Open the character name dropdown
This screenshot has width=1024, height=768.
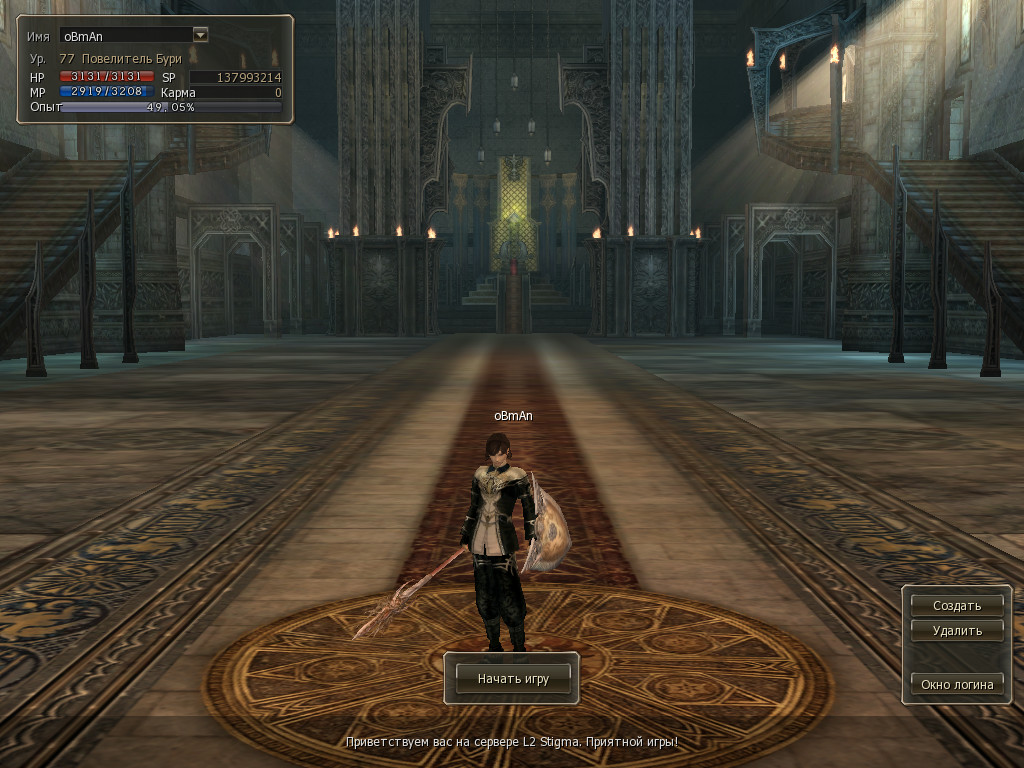200,35
